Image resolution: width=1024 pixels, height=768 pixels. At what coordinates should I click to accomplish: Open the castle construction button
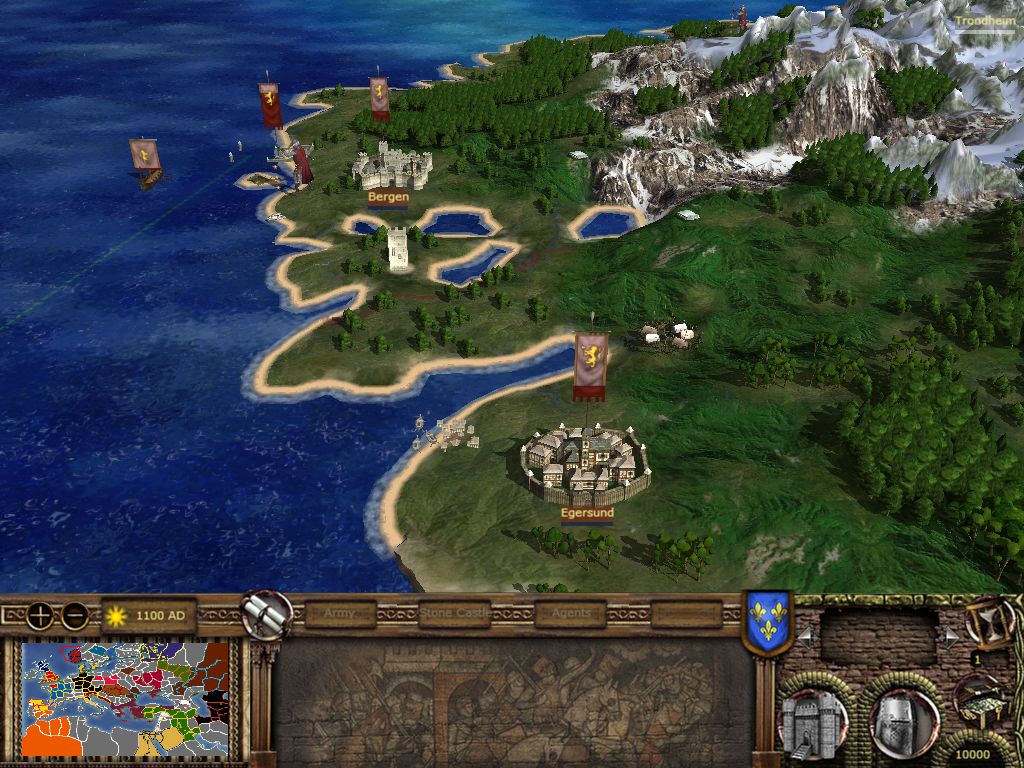click(x=812, y=720)
